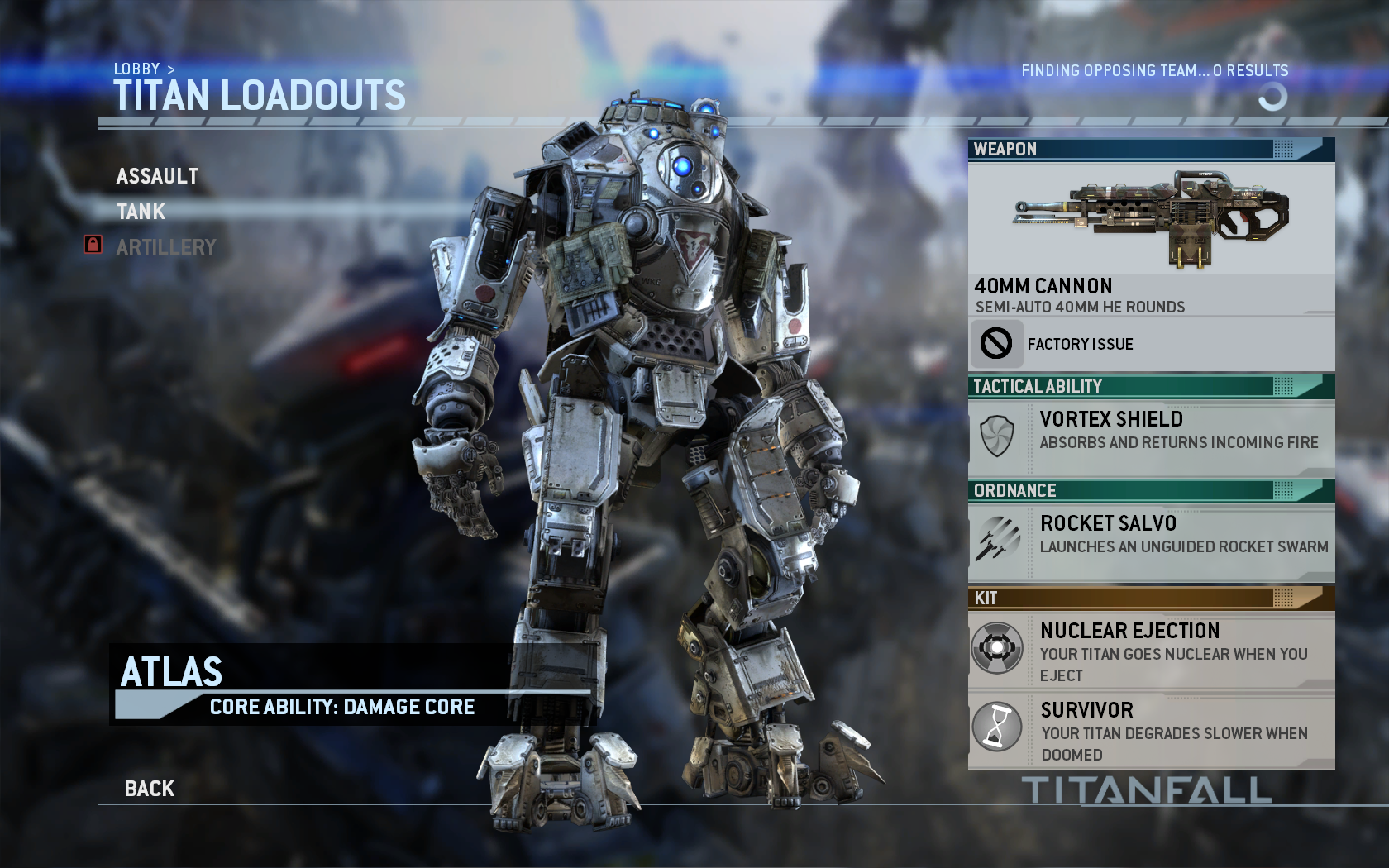The width and height of the screenshot is (1389, 868).
Task: Switch to the Tank loadout
Action: click(141, 212)
